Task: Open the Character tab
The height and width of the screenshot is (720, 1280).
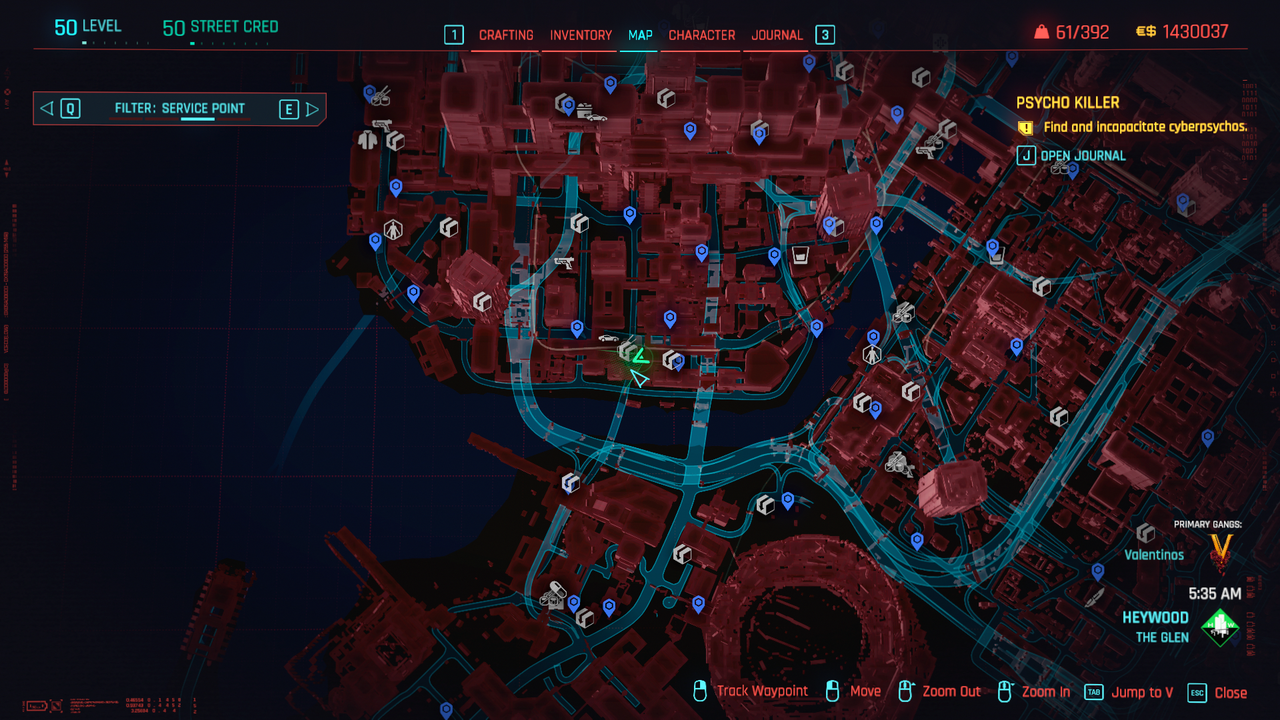Action: [702, 35]
